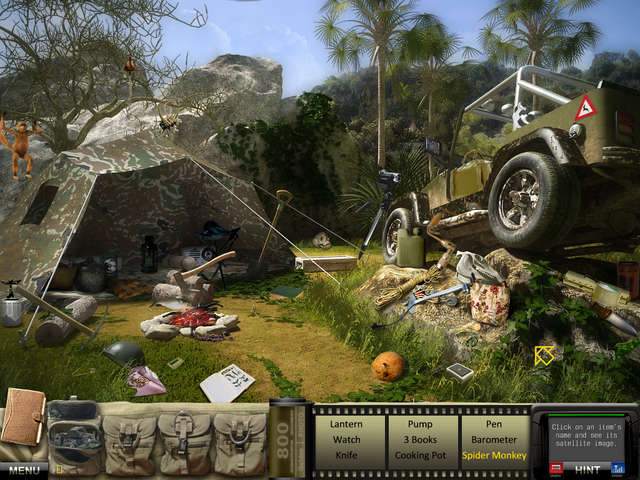Use the HINT button

588,468
